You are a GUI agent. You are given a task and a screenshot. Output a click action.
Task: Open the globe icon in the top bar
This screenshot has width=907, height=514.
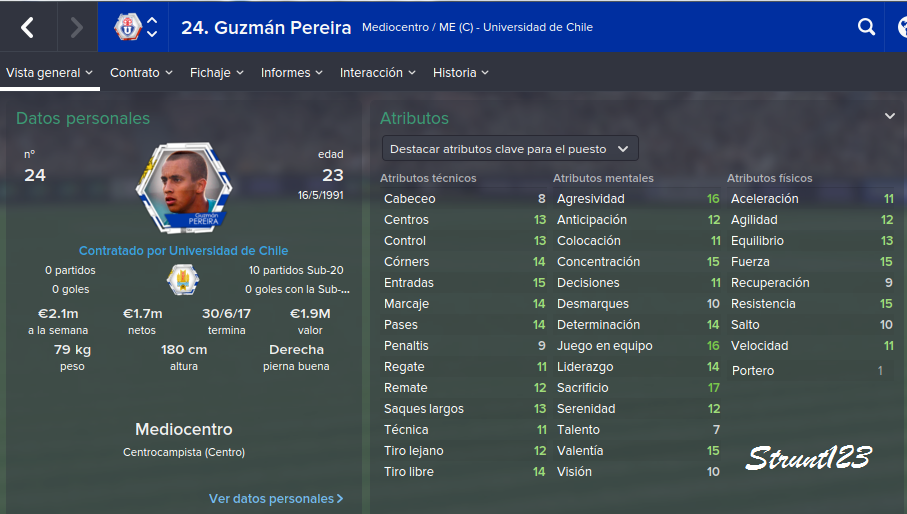898,28
